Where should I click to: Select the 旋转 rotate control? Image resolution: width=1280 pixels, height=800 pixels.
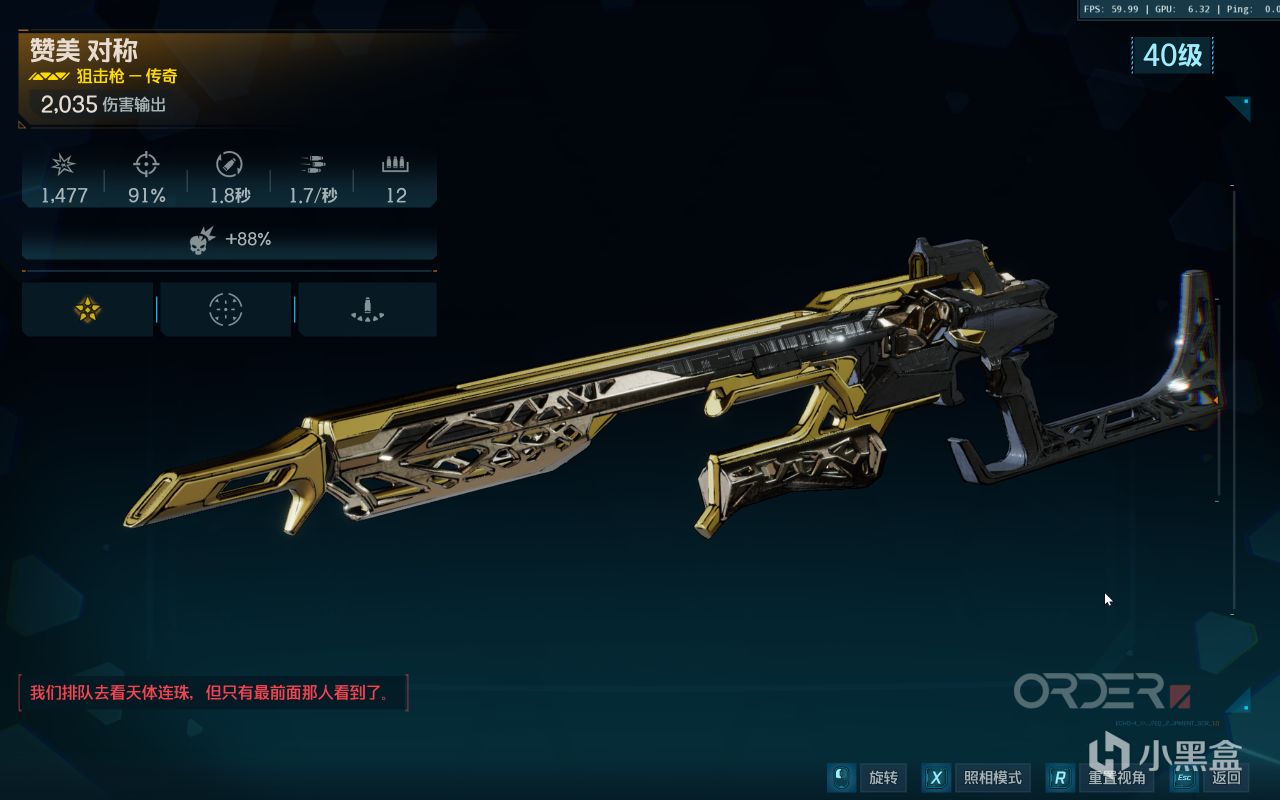click(868, 778)
